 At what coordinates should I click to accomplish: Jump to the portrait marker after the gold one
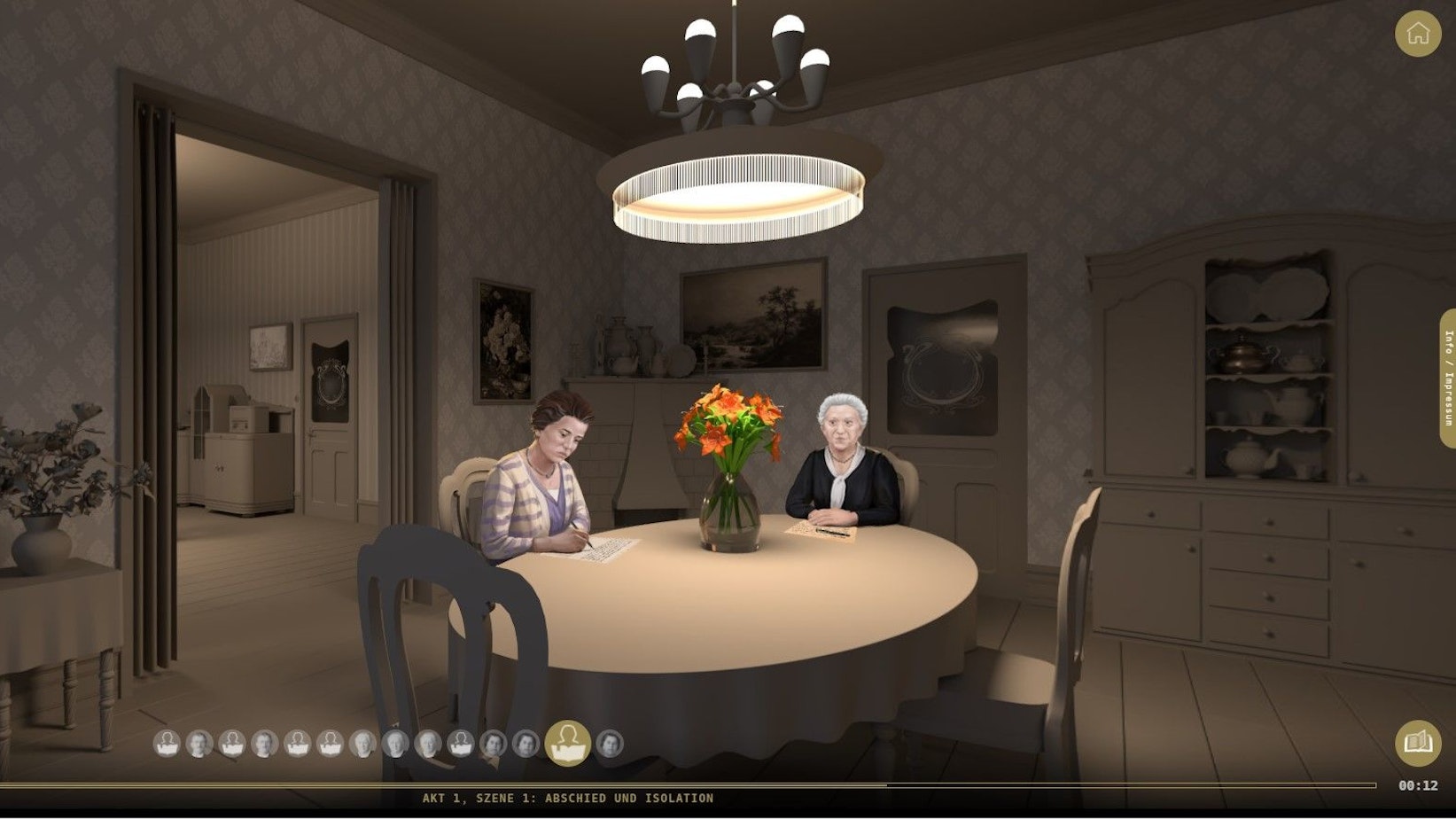point(610,744)
